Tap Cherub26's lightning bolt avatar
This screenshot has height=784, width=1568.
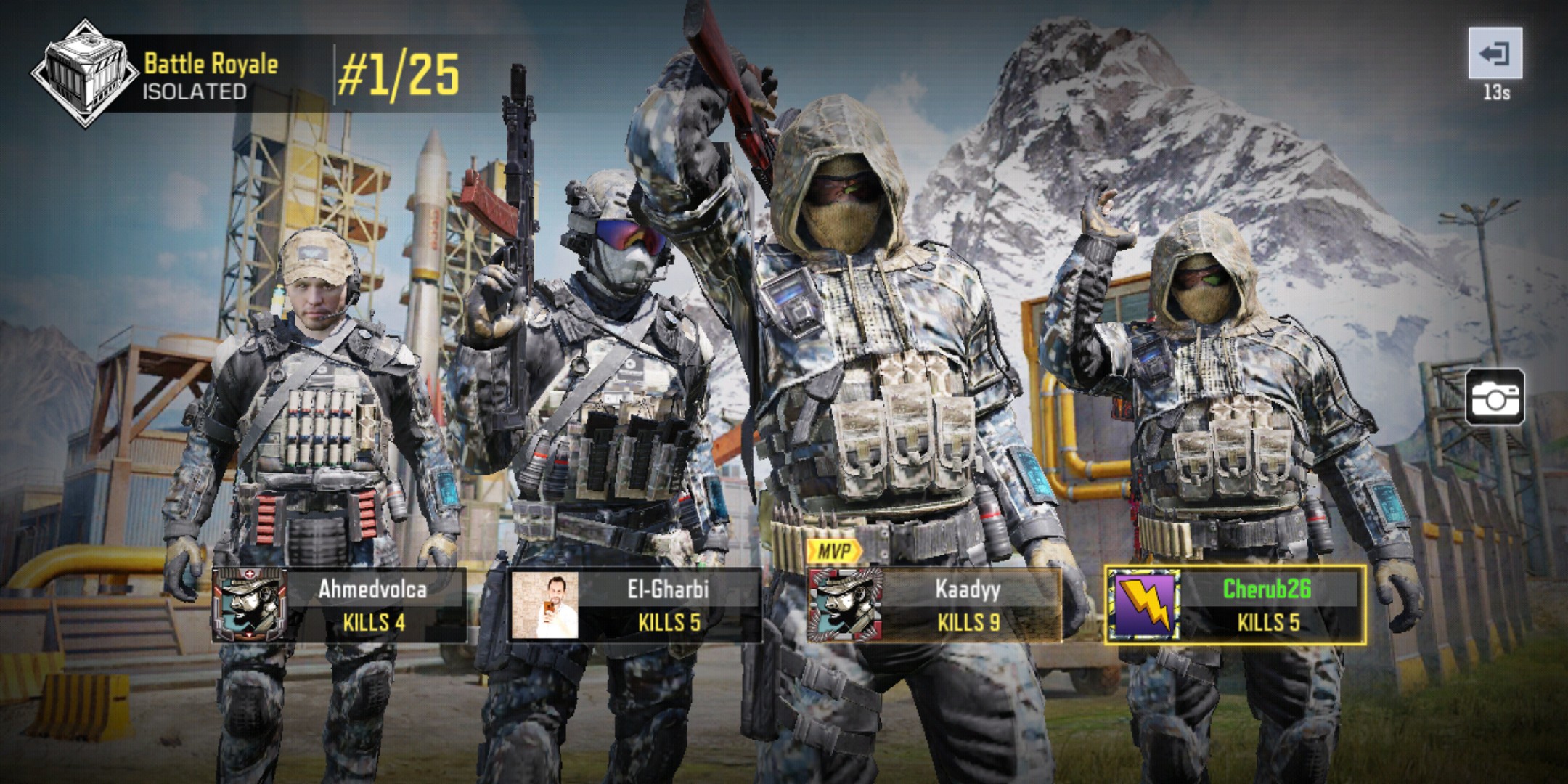(1142, 605)
